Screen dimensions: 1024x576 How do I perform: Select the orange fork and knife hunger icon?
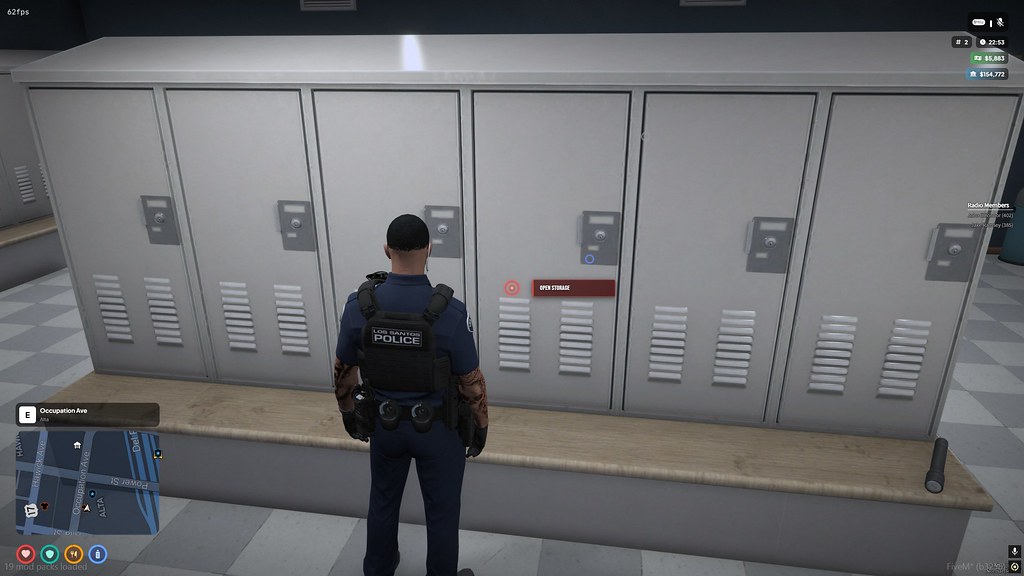[x=74, y=553]
